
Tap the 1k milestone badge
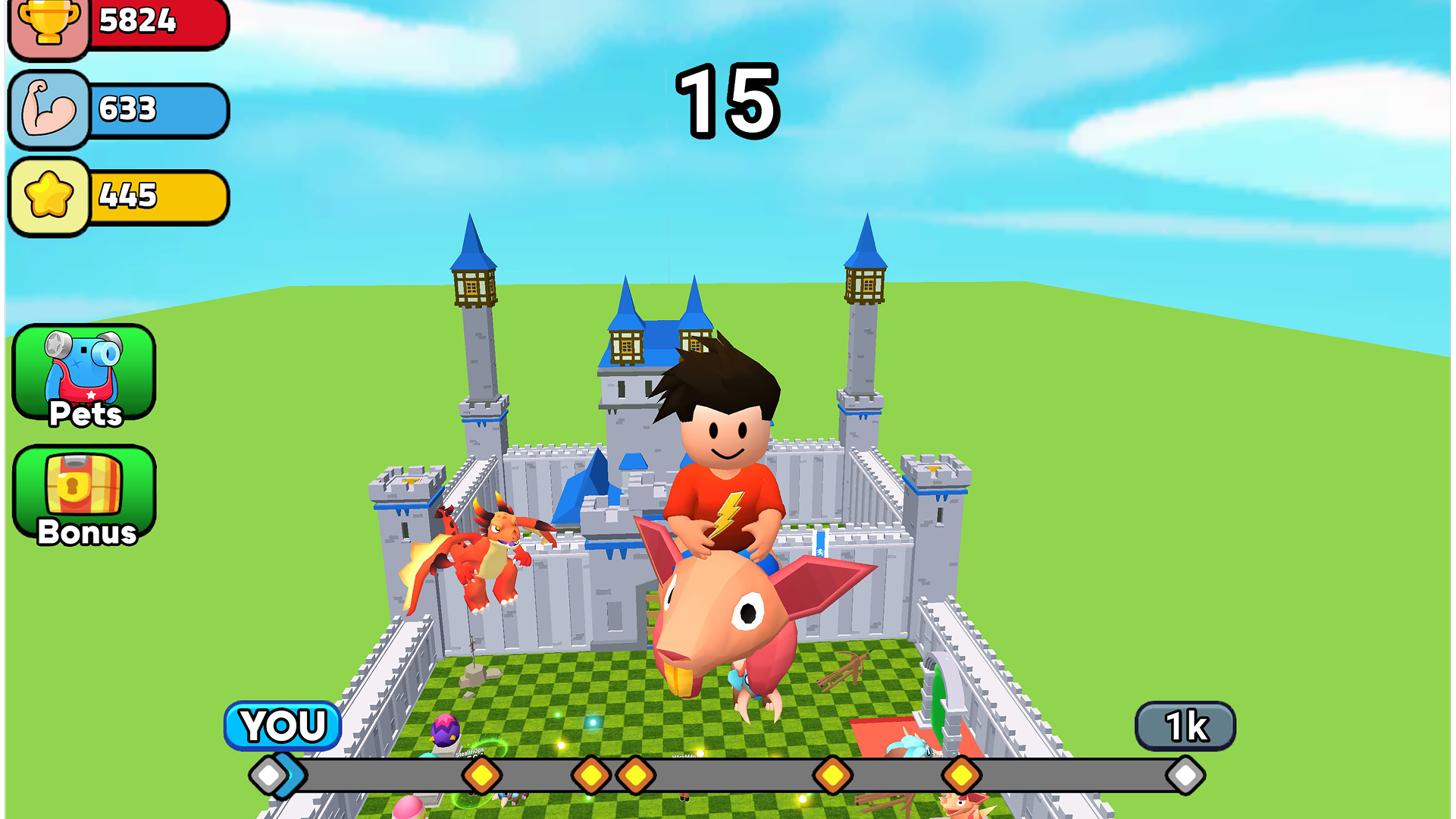click(x=1185, y=726)
